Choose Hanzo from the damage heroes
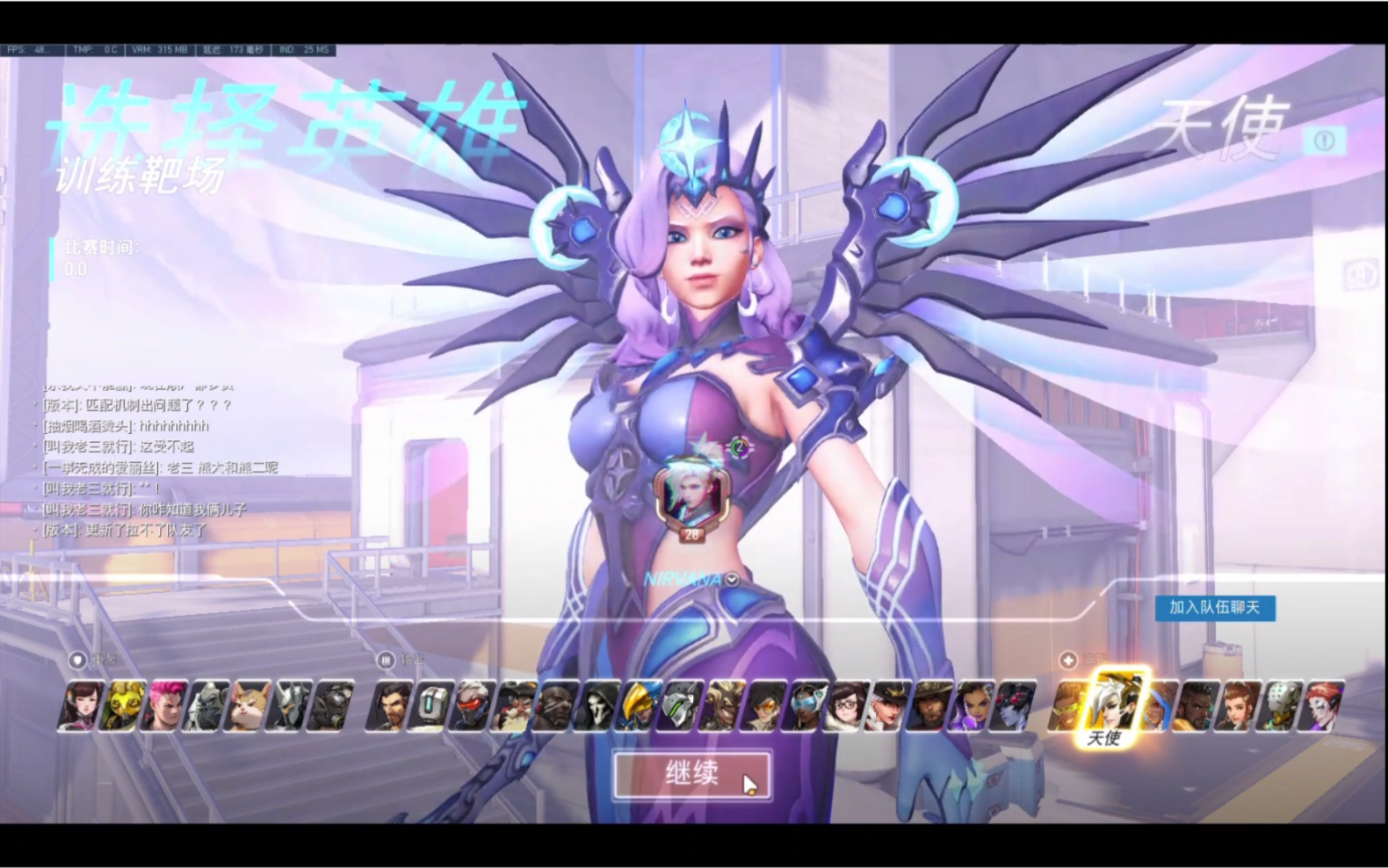The width and height of the screenshot is (1388, 868). coord(389,705)
